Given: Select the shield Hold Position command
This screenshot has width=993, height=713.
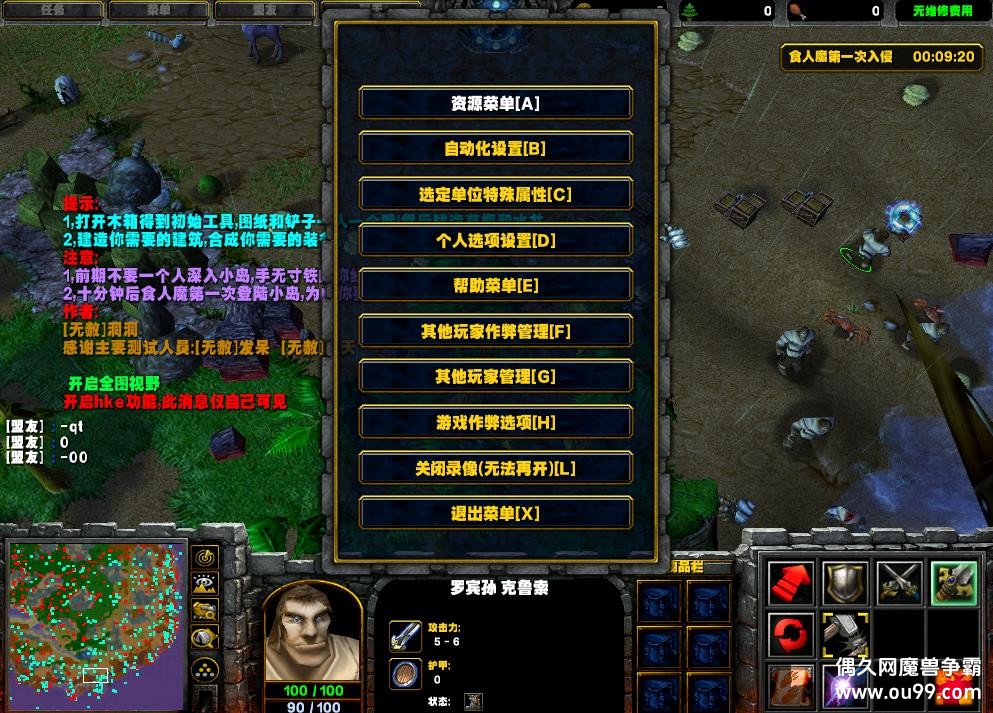Looking at the screenshot, I should (845, 583).
